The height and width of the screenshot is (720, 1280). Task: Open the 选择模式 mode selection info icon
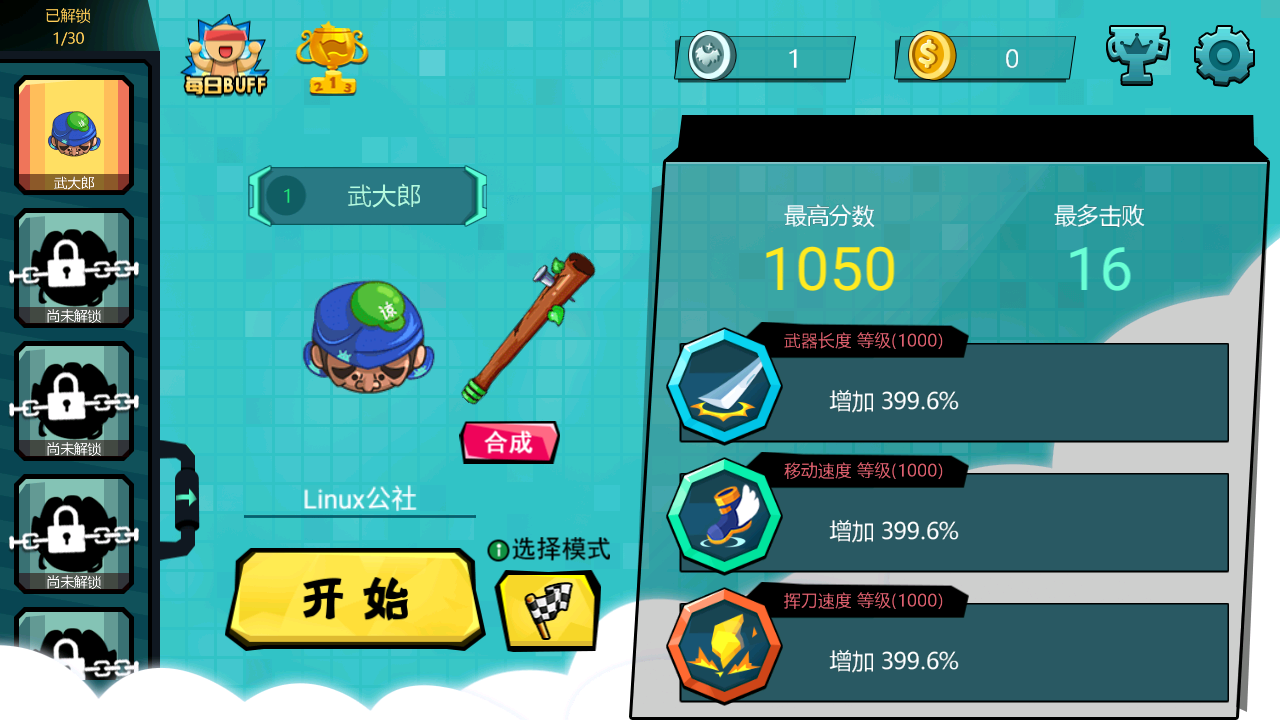pyautogui.click(x=500, y=551)
